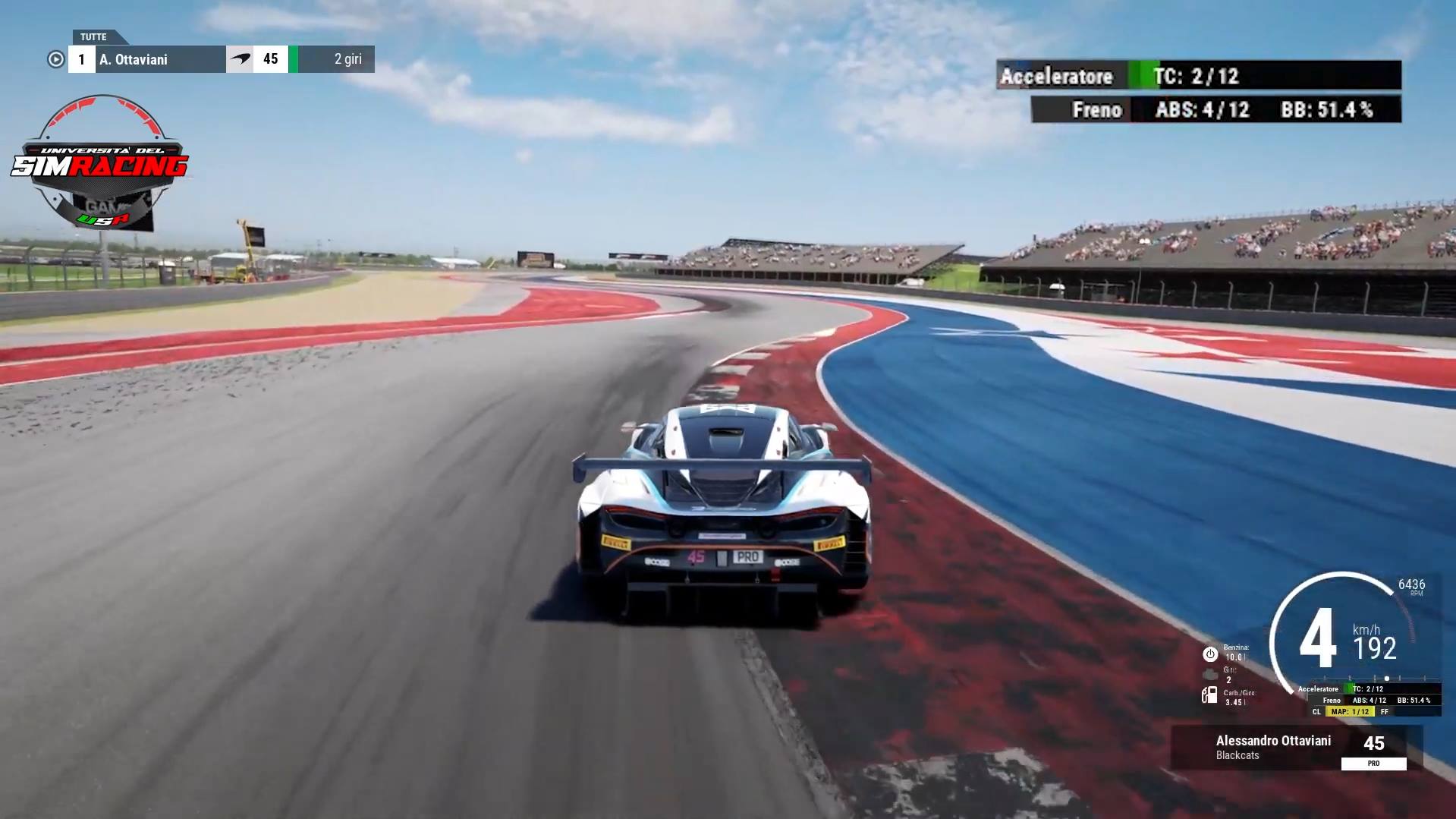The width and height of the screenshot is (1456, 819).
Task: Click the McLaren logo in the leaderboard entry
Action: (240, 58)
